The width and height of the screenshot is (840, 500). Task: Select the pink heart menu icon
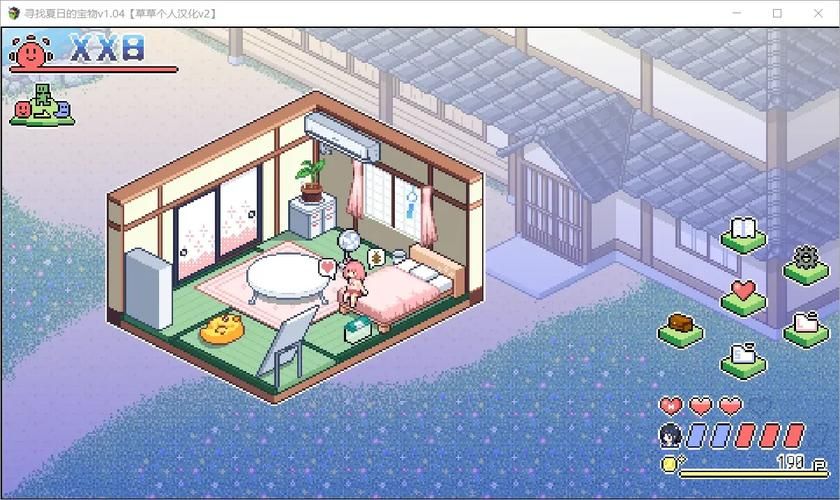pyautogui.click(x=742, y=293)
